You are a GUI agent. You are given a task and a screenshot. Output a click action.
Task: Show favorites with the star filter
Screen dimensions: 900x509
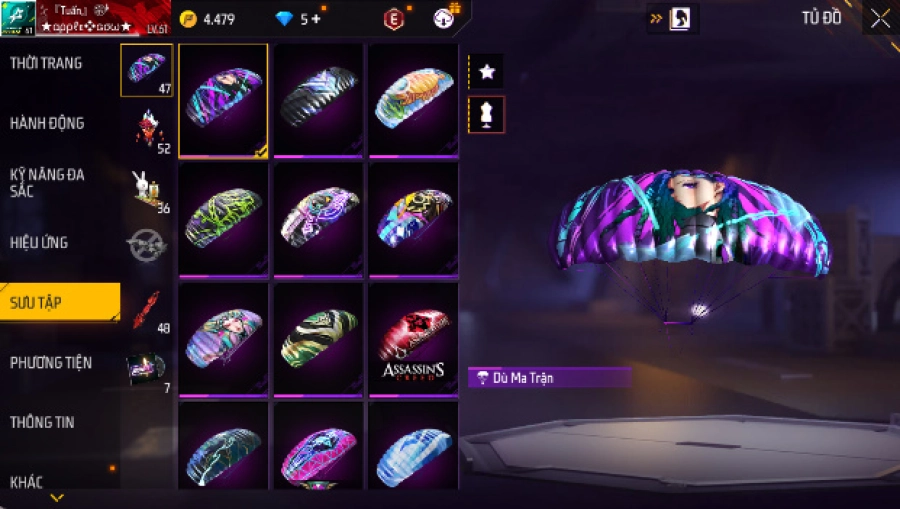coord(487,71)
